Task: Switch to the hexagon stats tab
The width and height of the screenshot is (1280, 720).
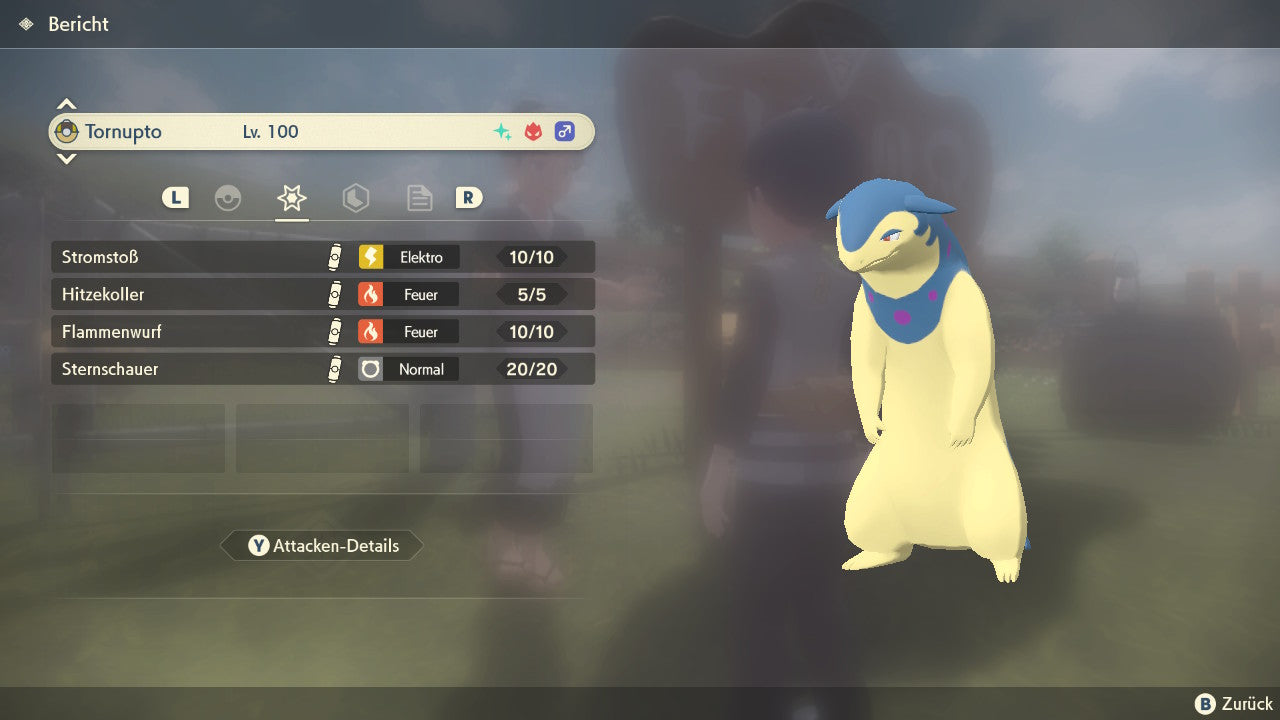Action: (x=355, y=198)
